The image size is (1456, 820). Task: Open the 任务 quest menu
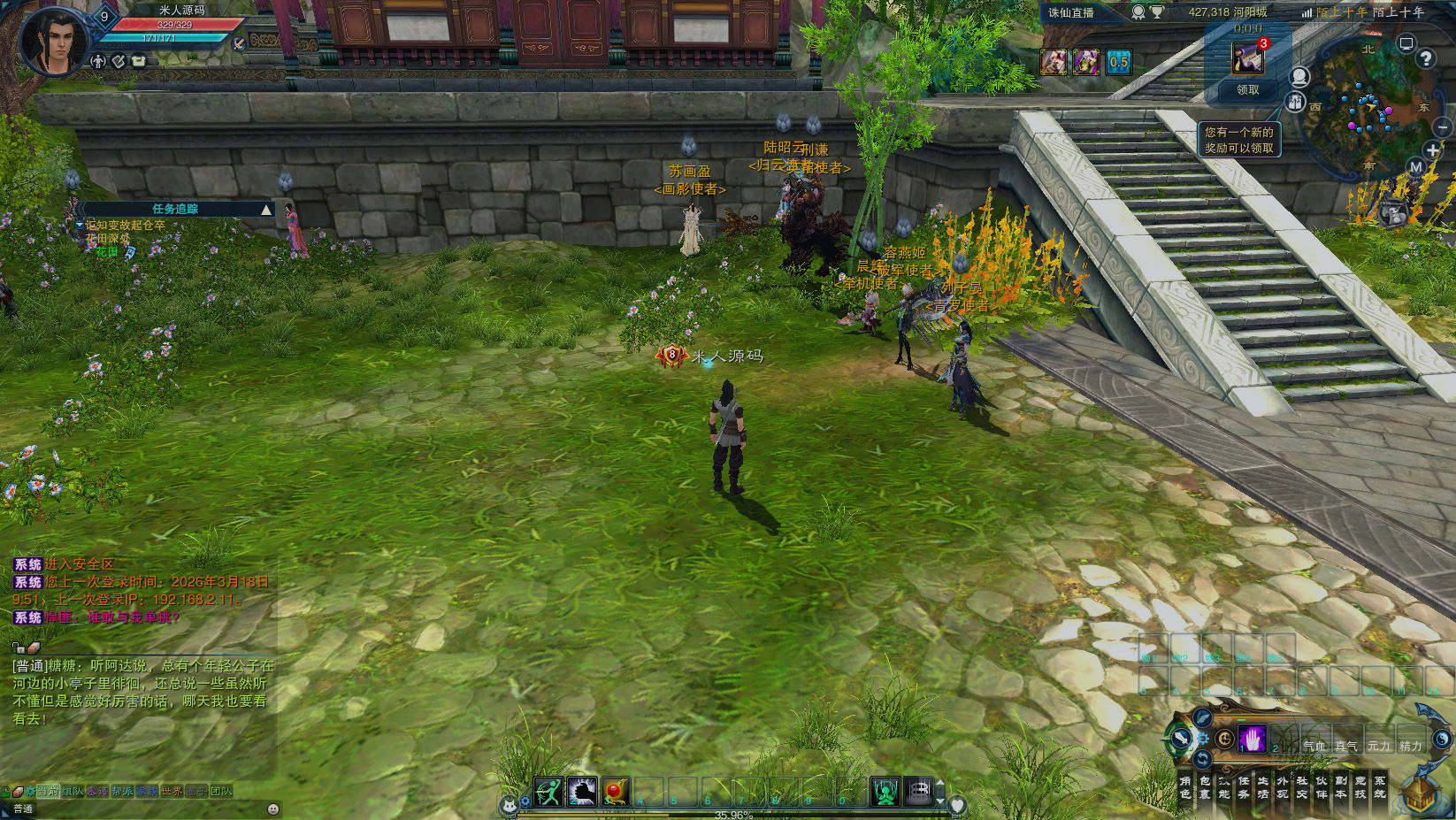click(1244, 787)
